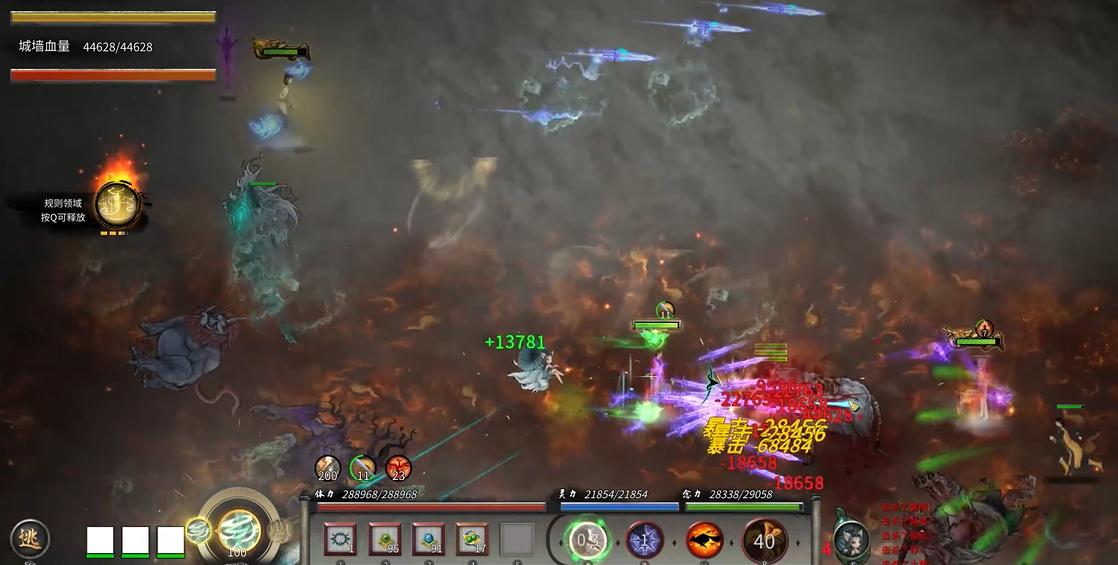Image resolution: width=1118 pixels, height=565 pixels.
Task: Open the fox-eared companion portrait
Action: 851,540
